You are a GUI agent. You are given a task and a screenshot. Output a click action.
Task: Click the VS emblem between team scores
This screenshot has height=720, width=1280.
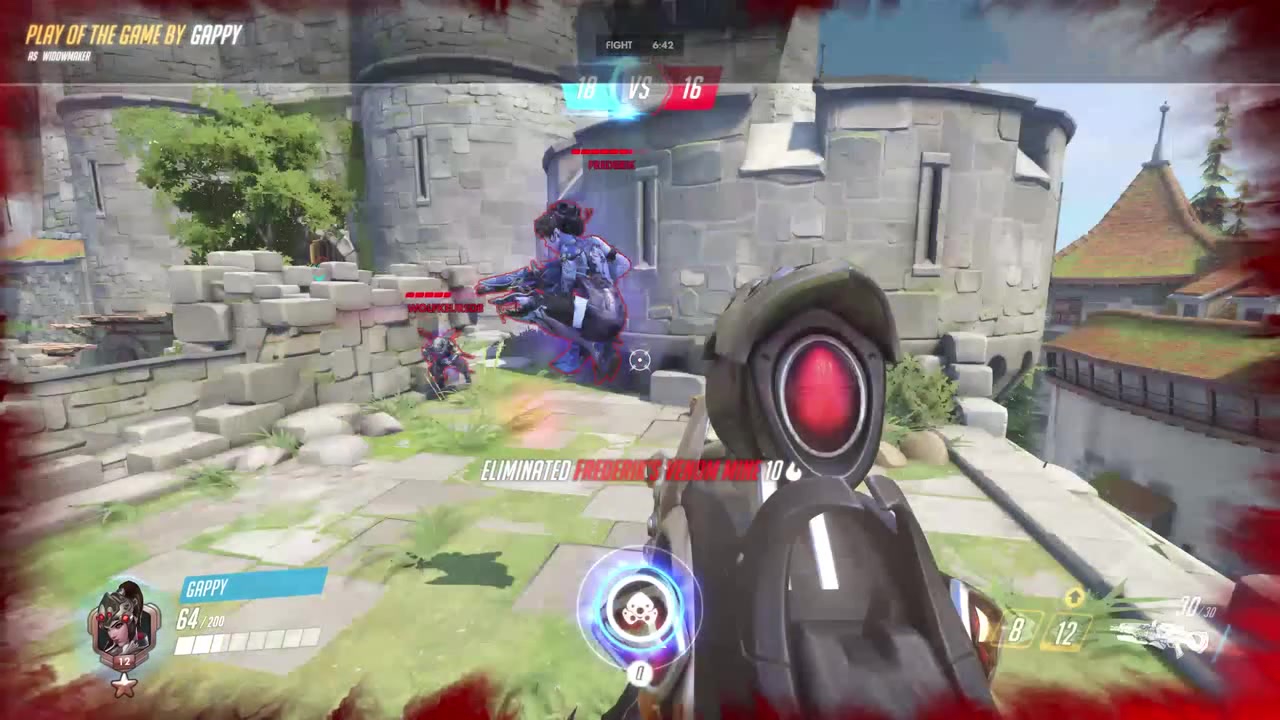tap(640, 88)
